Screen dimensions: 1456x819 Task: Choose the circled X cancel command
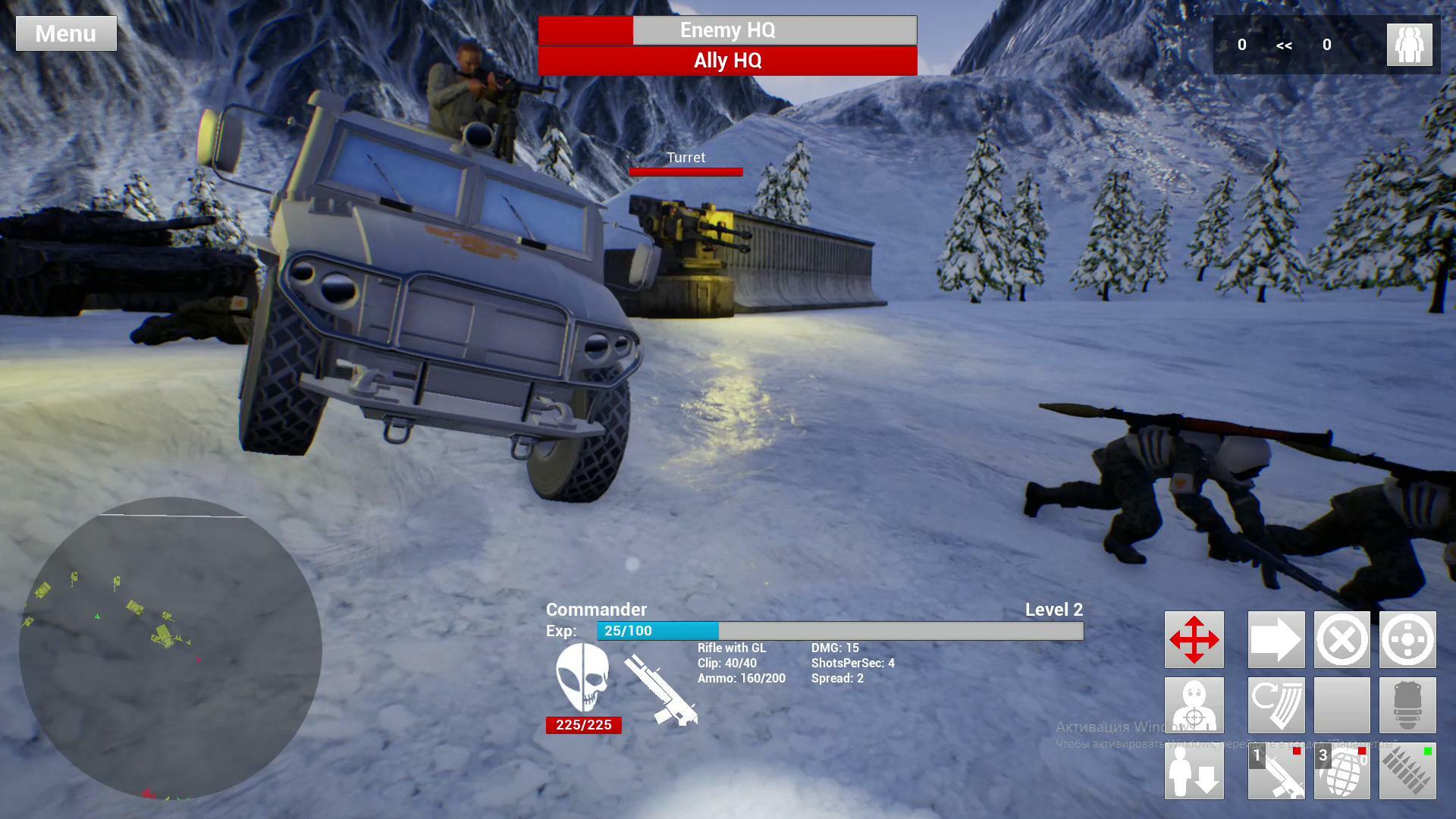coord(1341,639)
